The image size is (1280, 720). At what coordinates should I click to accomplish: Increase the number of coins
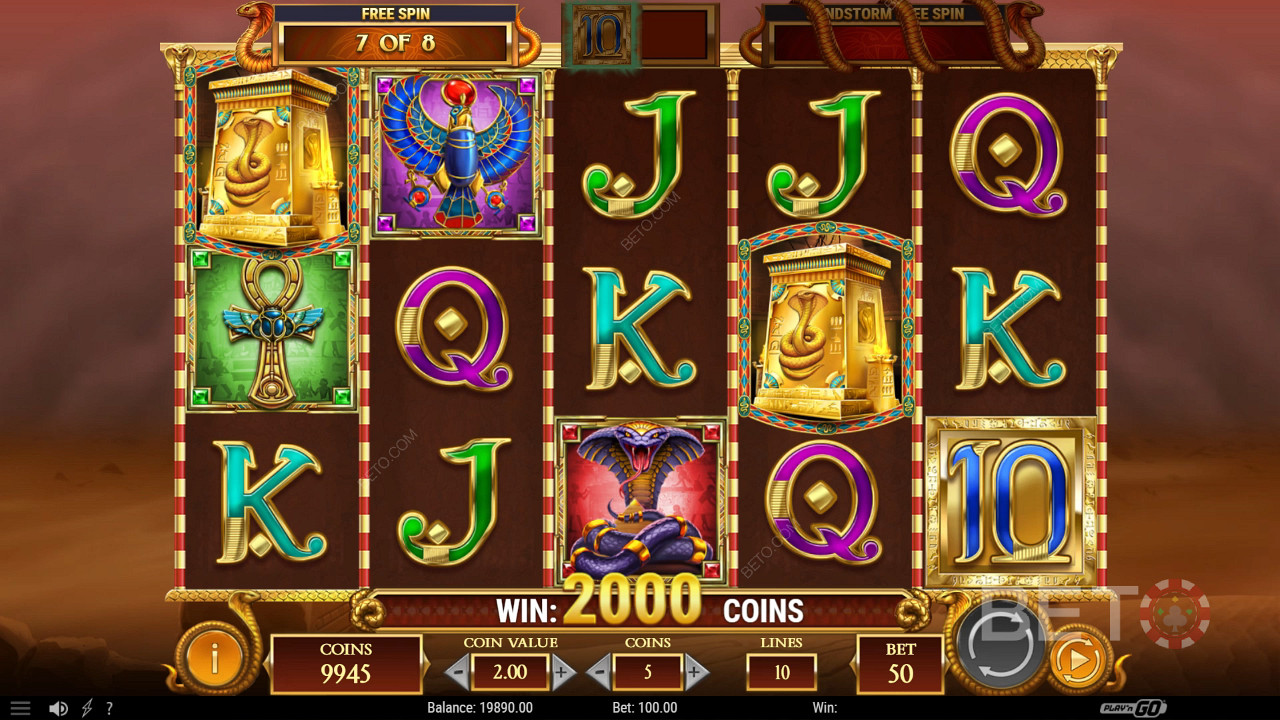[x=696, y=672]
